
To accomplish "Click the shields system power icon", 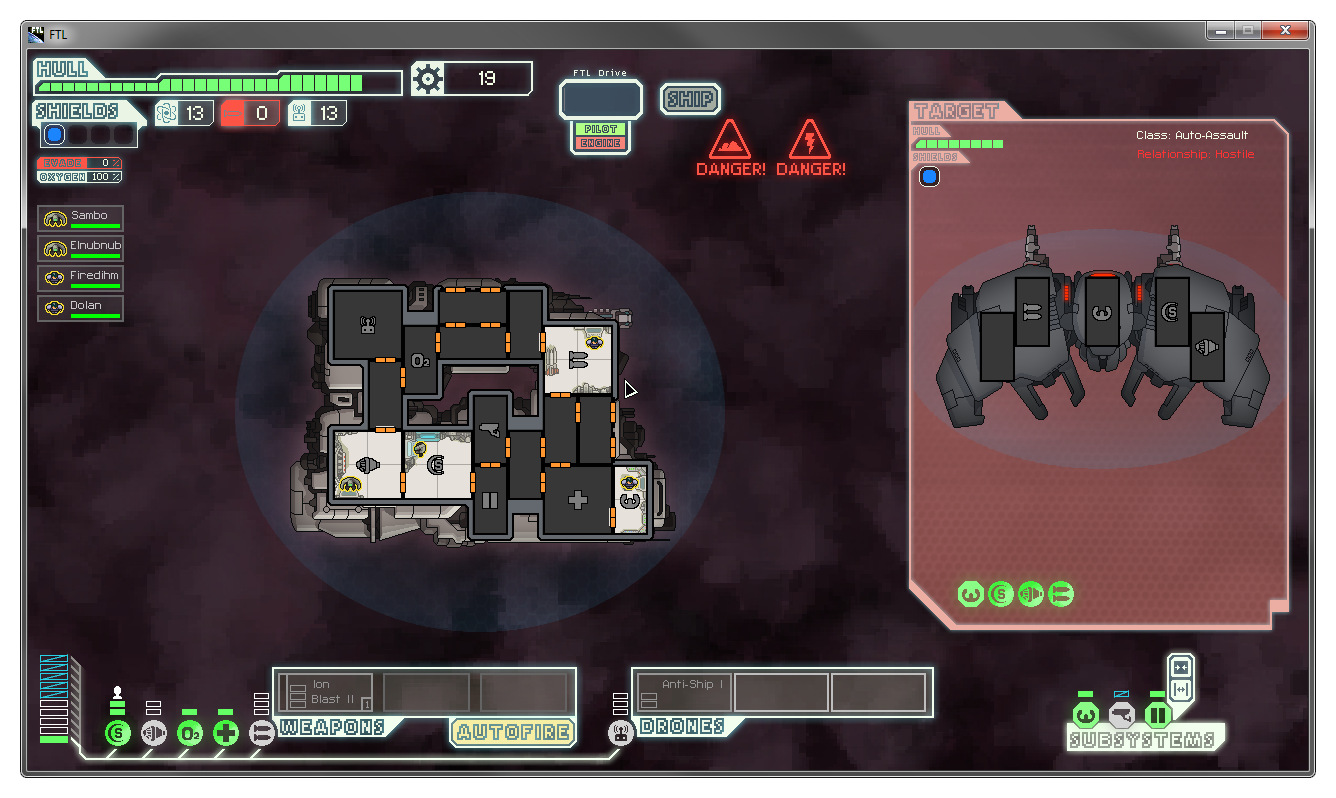I will coord(118,733).
